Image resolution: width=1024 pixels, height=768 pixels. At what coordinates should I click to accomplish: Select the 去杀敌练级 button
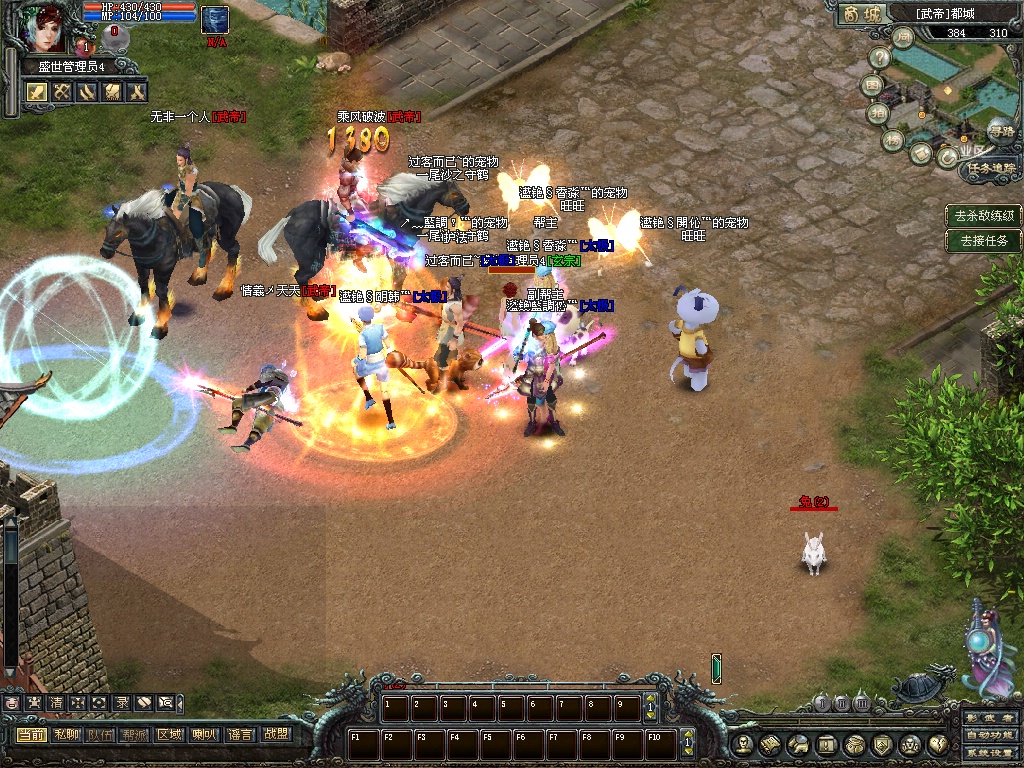tap(984, 215)
